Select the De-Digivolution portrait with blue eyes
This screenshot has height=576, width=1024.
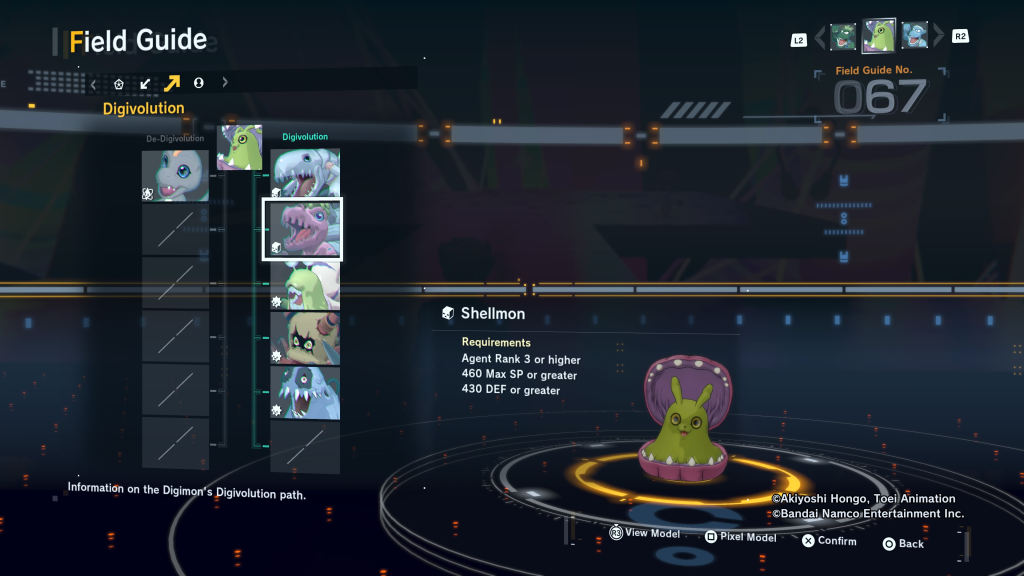(x=175, y=175)
